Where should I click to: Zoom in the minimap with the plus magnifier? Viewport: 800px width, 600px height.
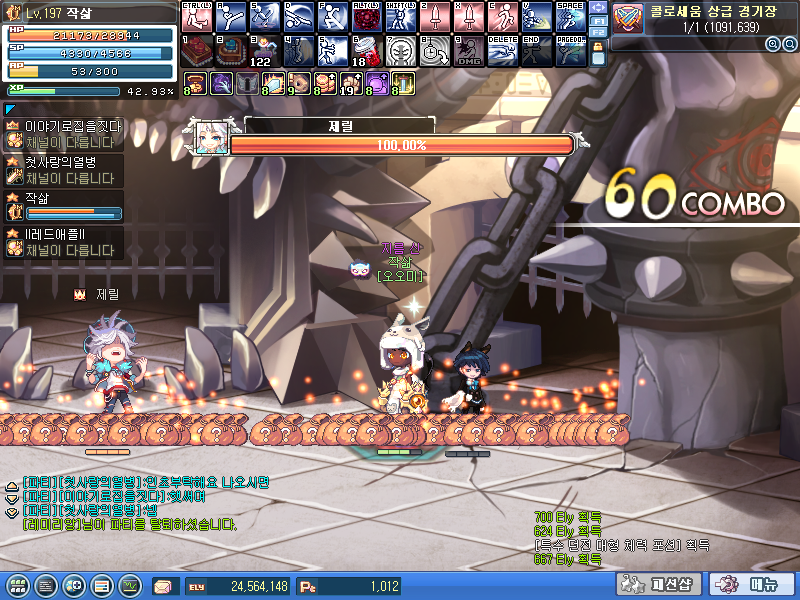(773, 45)
